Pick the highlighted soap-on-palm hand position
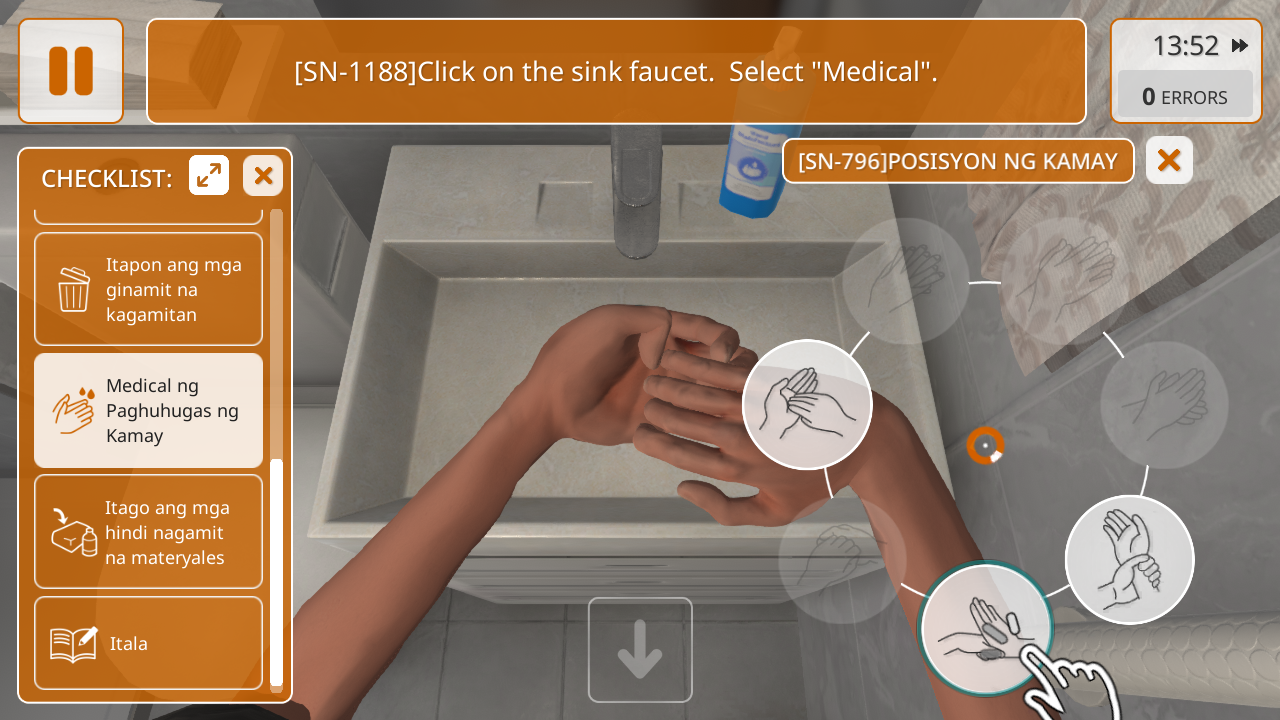This screenshot has height=720, width=1280. 984,629
